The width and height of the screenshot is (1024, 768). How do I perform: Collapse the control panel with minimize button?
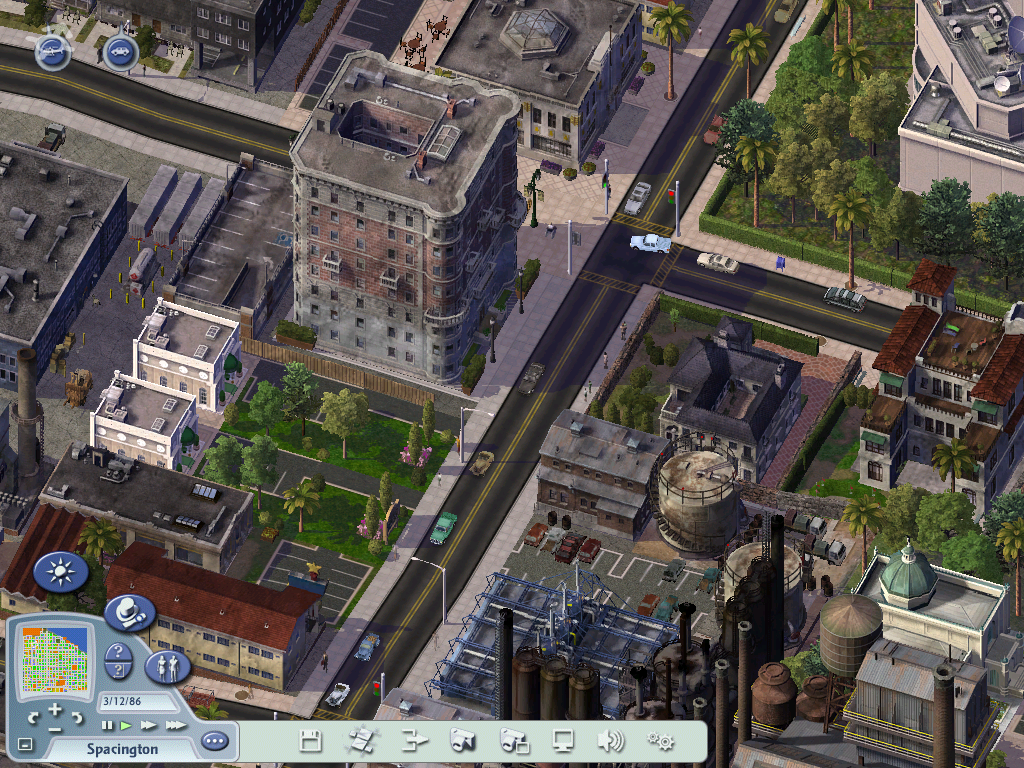click(x=25, y=745)
